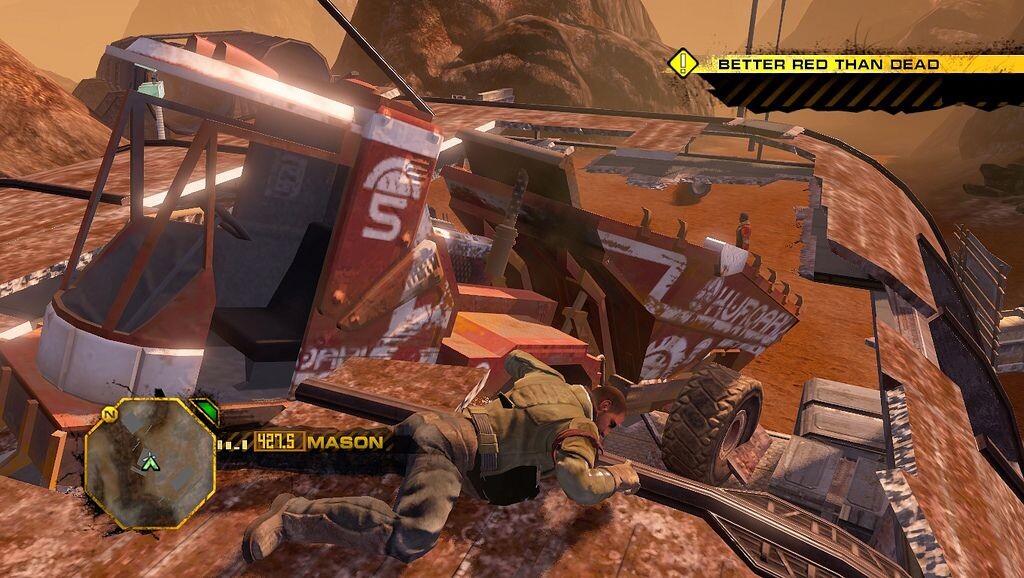Click the yellow exclamation mission icon
Screen dimensions: 1024x578
point(683,64)
